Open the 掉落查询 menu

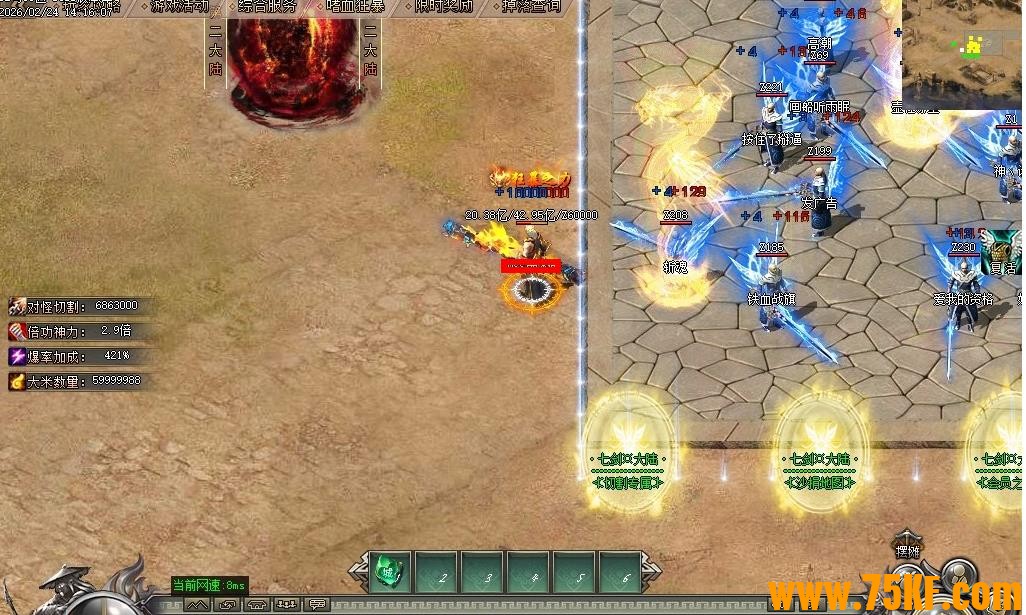click(528, 6)
